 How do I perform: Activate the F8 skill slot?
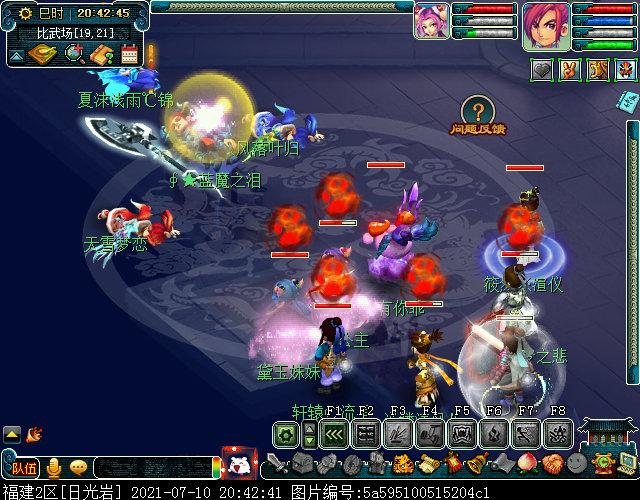pos(559,434)
